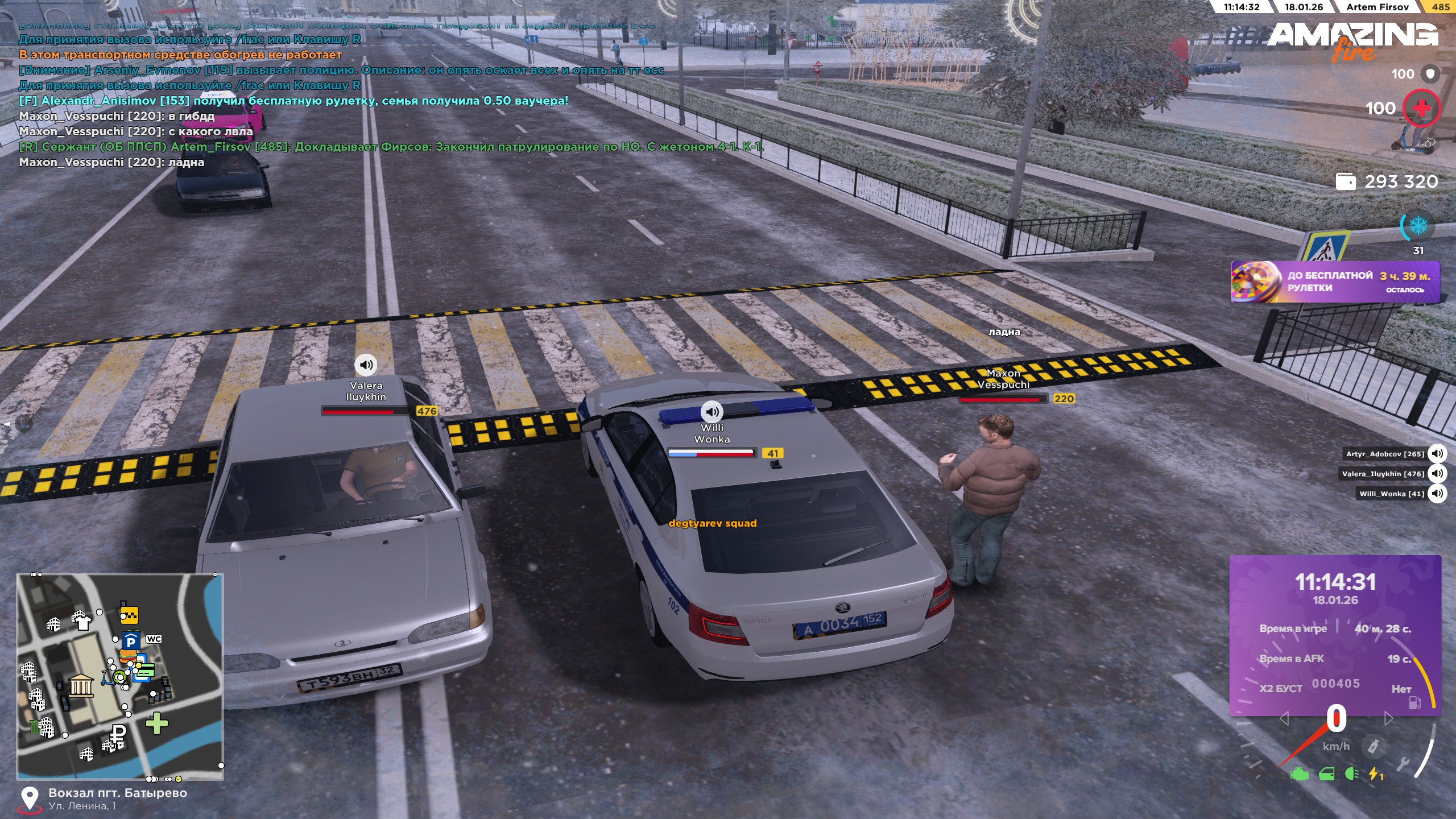Click the taxi marker on the minimap

pyautogui.click(x=129, y=615)
